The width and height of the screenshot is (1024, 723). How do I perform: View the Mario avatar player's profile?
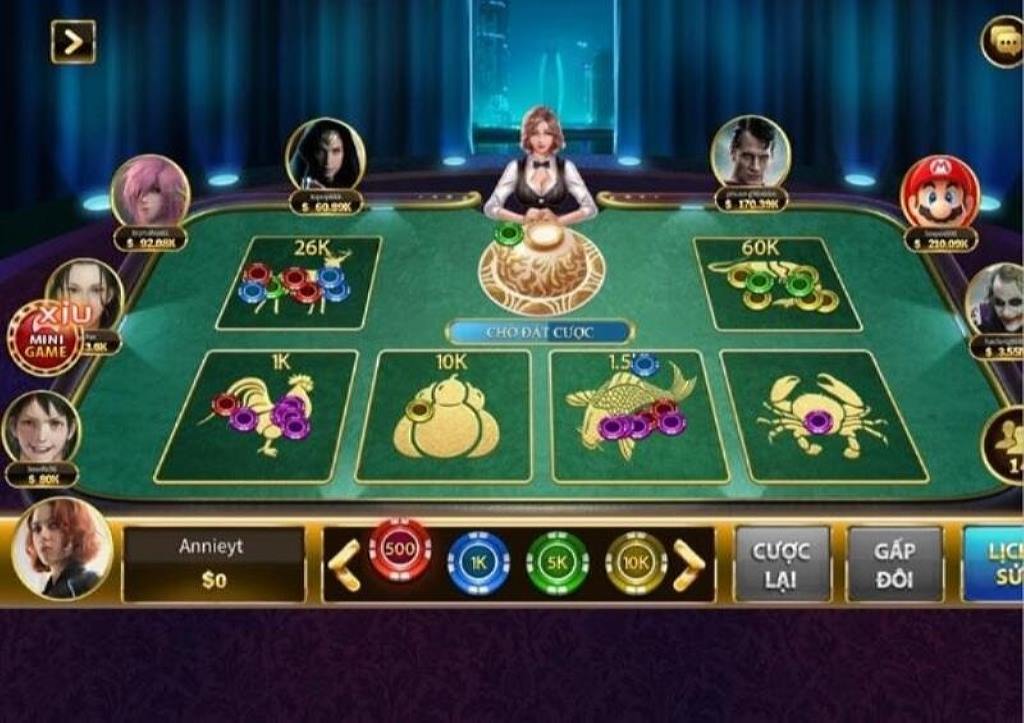click(x=939, y=193)
